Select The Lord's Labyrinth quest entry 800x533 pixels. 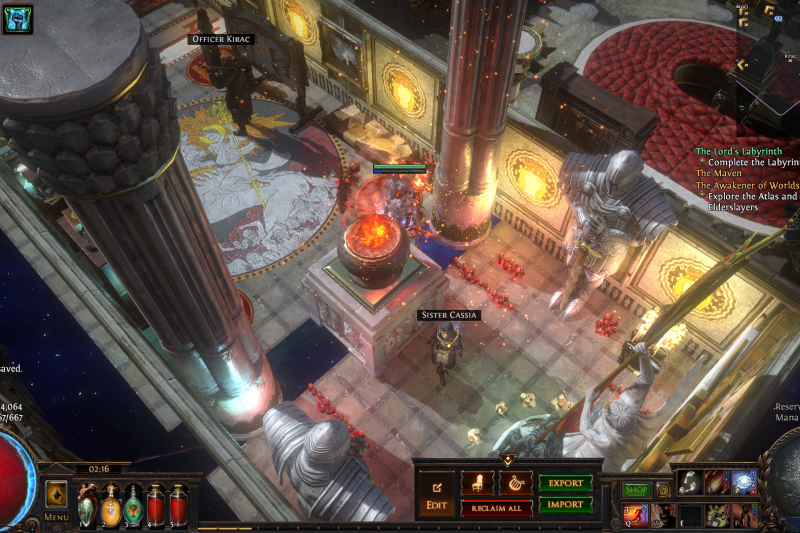(742, 151)
